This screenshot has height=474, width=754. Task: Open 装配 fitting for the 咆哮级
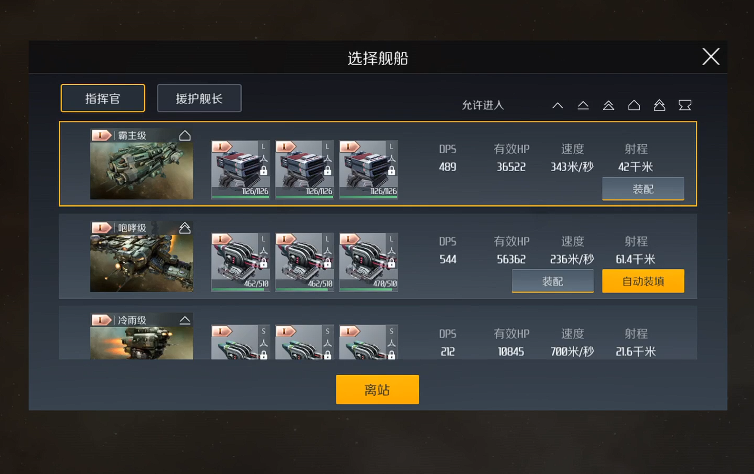click(x=552, y=282)
